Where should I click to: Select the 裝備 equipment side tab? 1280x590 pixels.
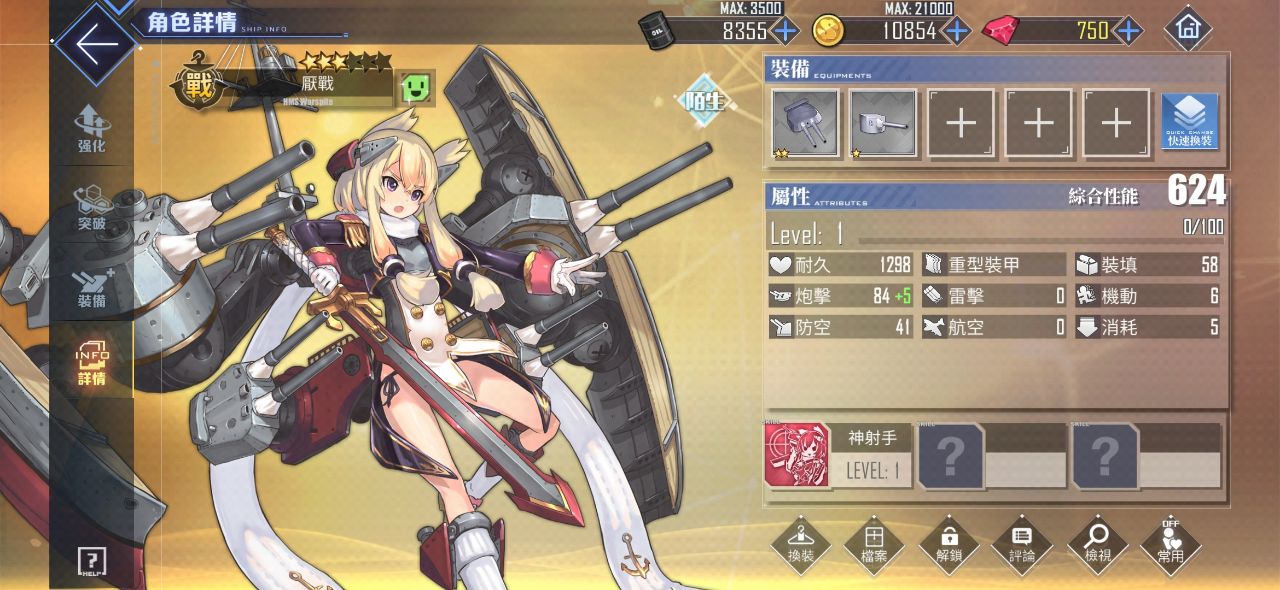(x=91, y=286)
